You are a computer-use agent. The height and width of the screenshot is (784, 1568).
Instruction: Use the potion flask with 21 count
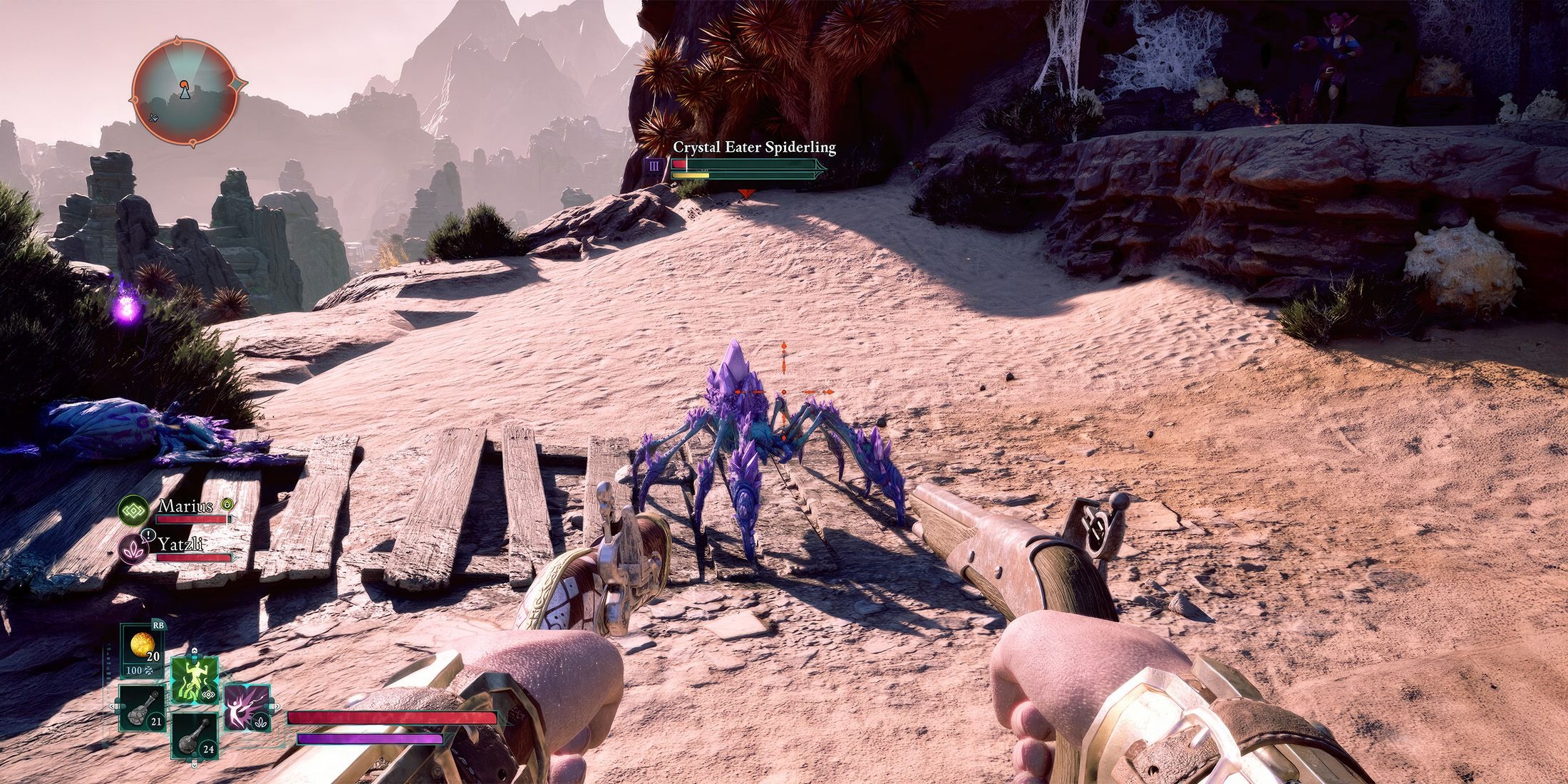[x=143, y=708]
